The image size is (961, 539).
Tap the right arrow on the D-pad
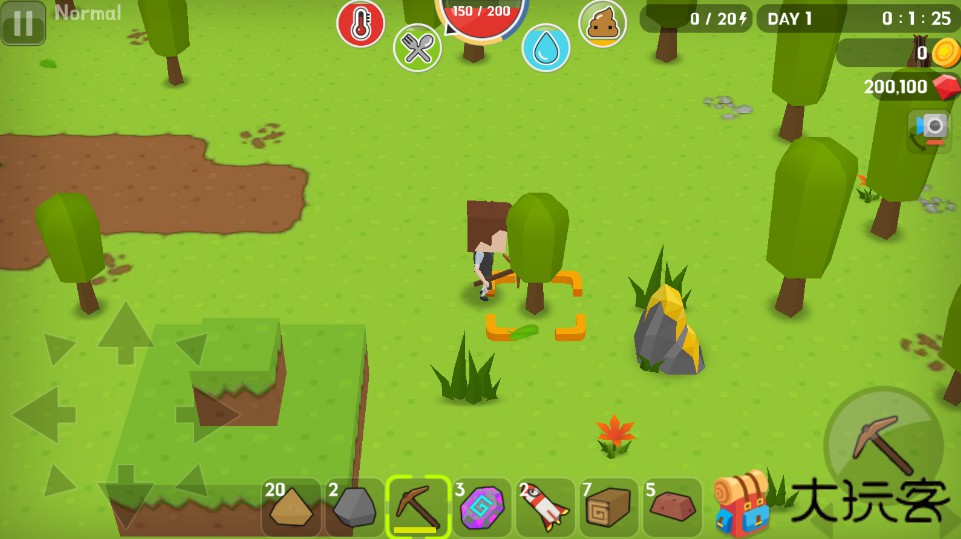click(x=208, y=412)
